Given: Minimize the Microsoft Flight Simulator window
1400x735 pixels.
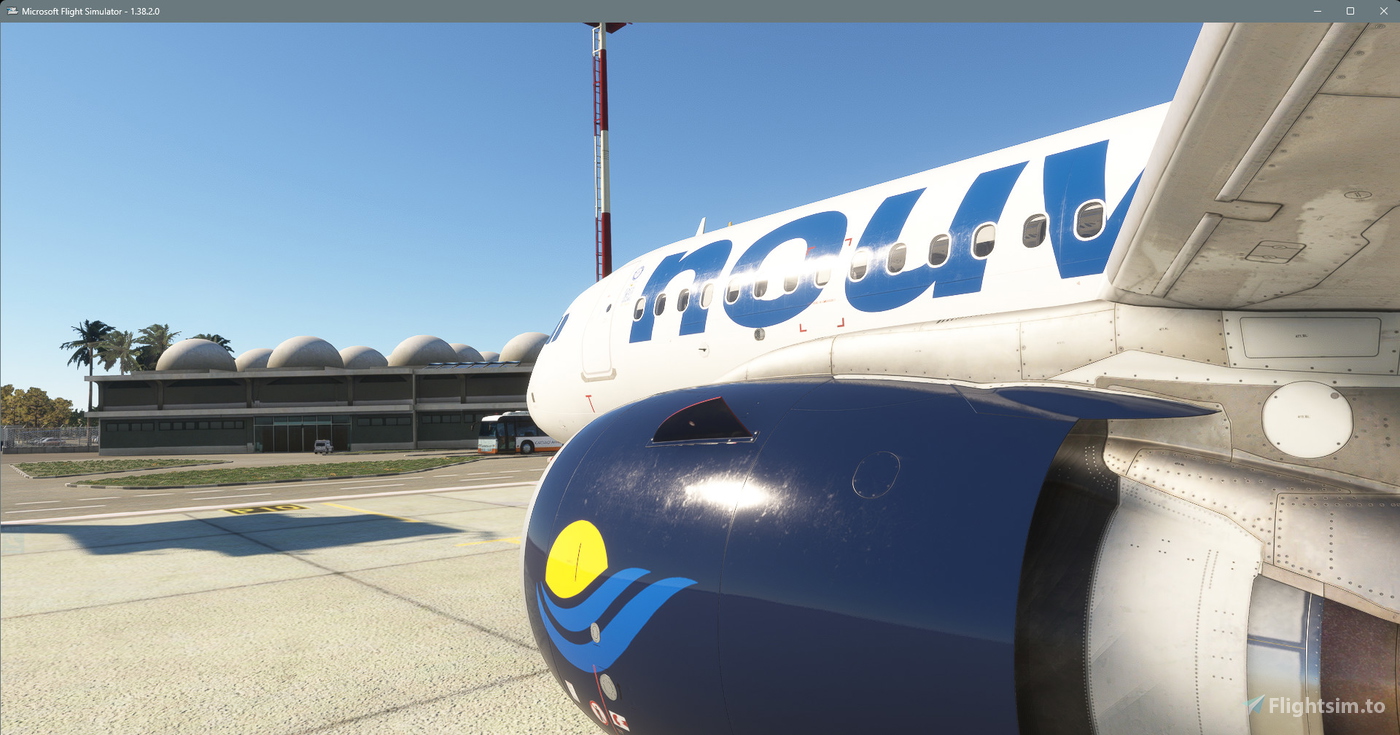Looking at the screenshot, I should coord(1316,11).
